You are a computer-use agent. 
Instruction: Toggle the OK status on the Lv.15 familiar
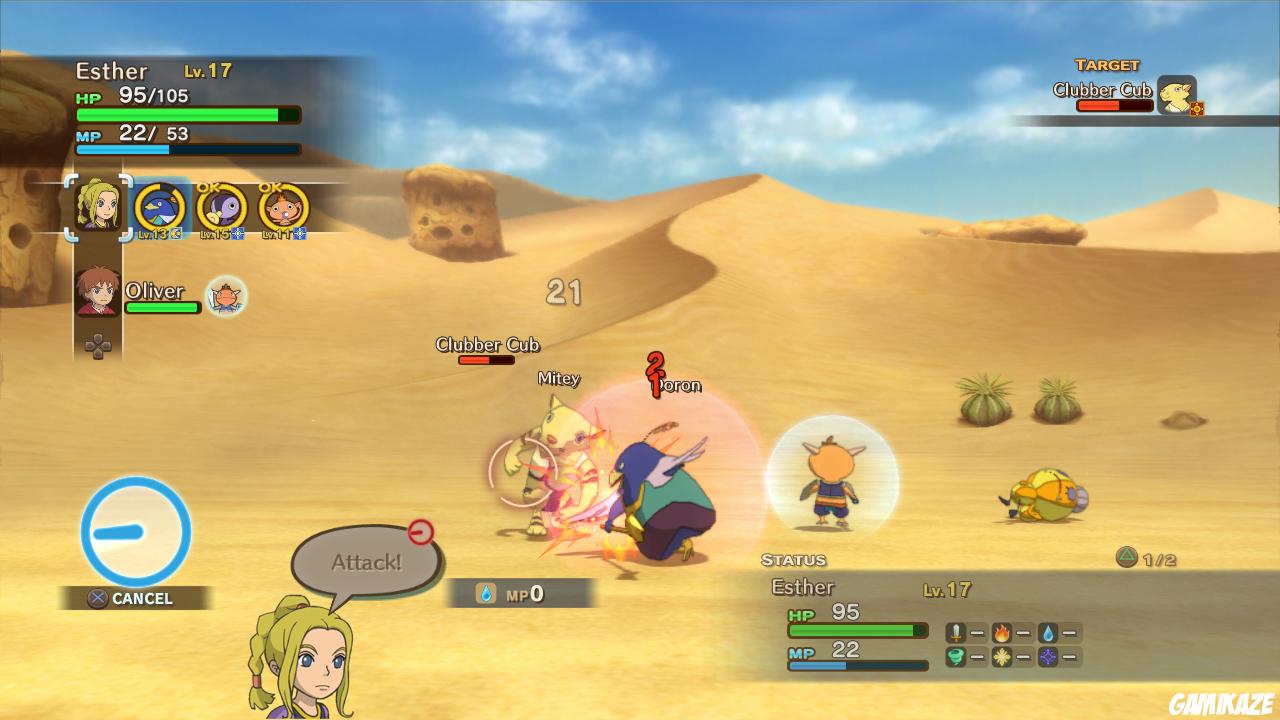[208, 188]
